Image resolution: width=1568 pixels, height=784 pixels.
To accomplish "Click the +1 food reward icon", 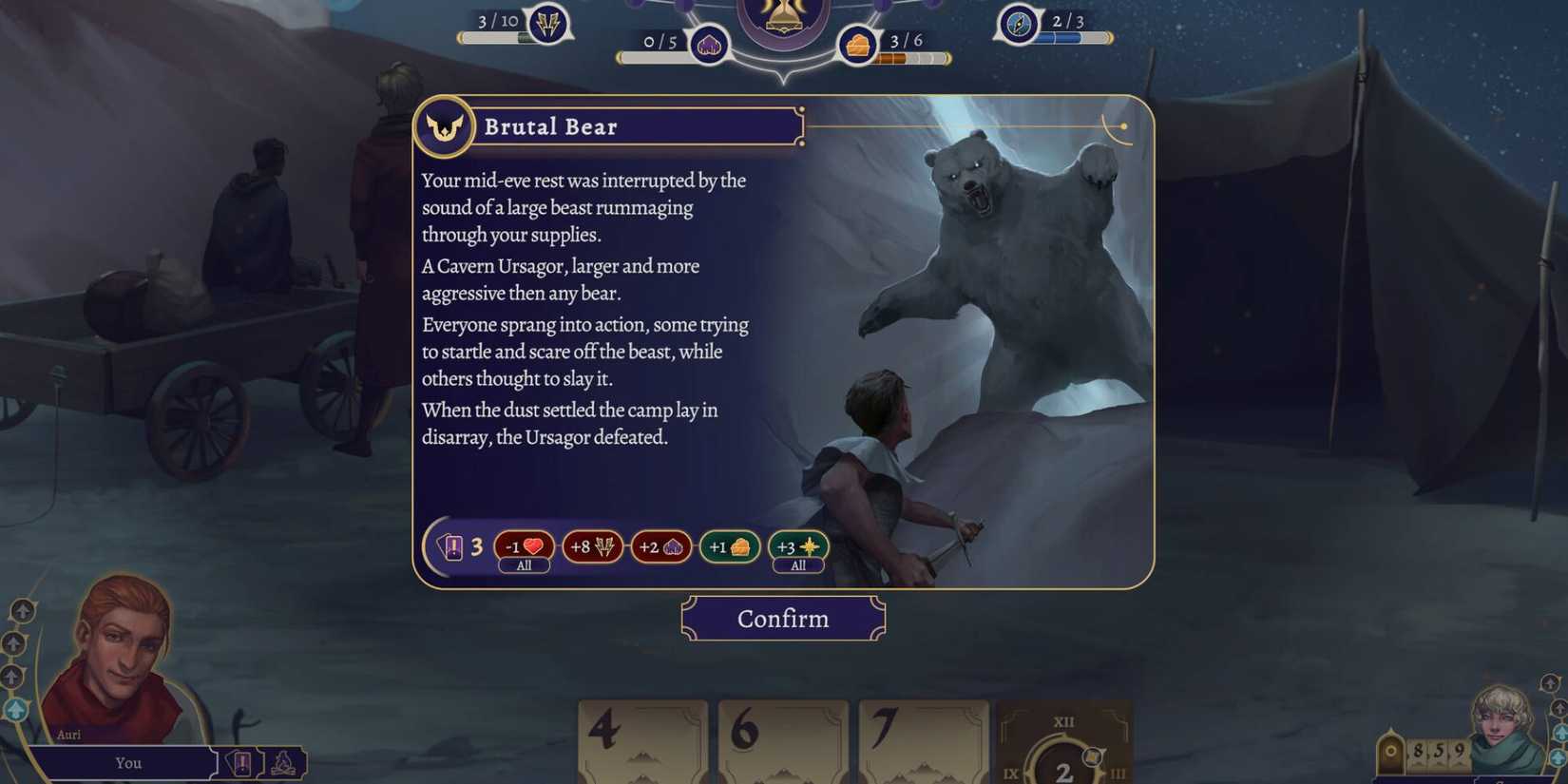I will click(729, 546).
